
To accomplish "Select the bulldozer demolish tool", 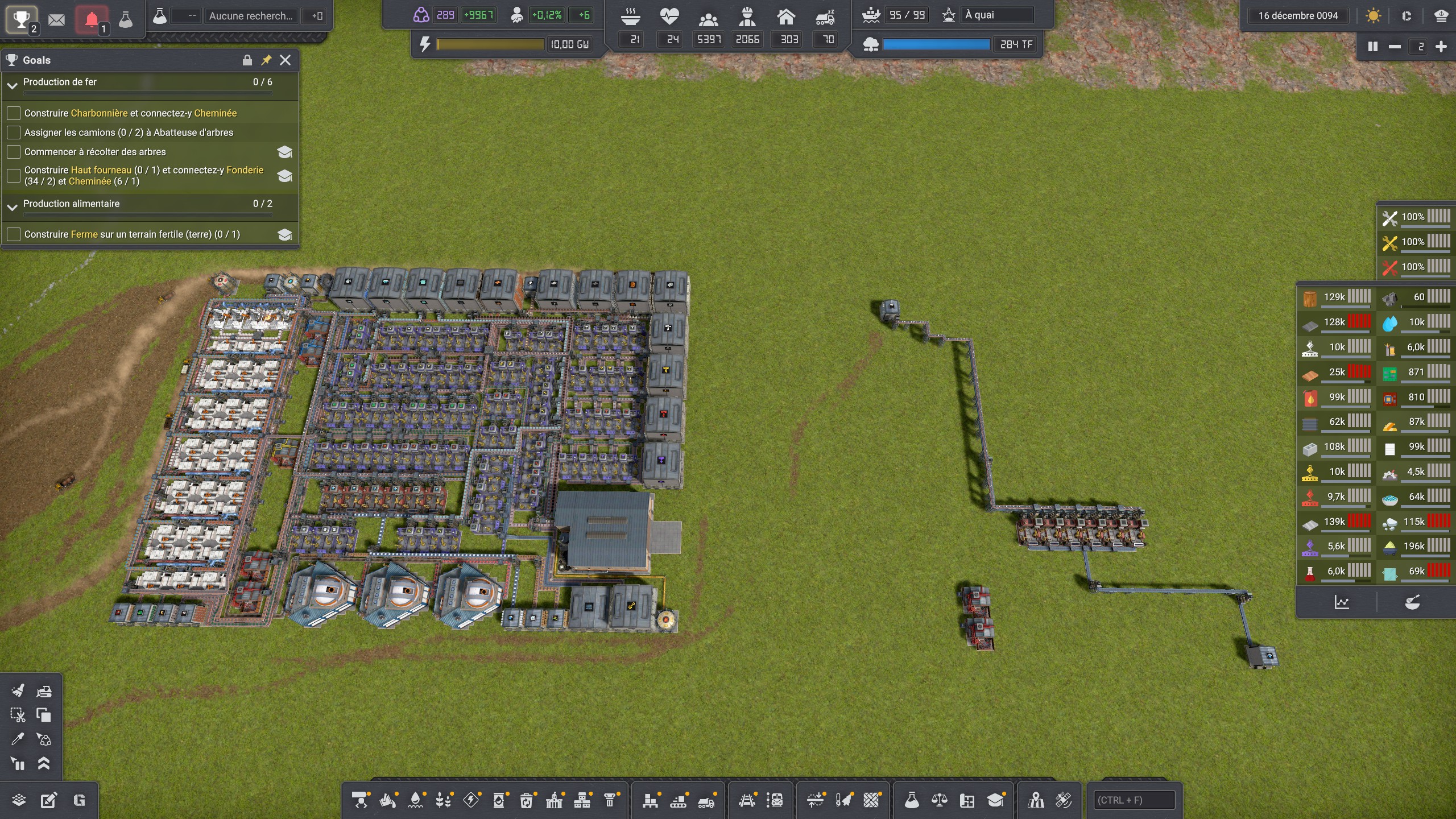I will (44, 691).
